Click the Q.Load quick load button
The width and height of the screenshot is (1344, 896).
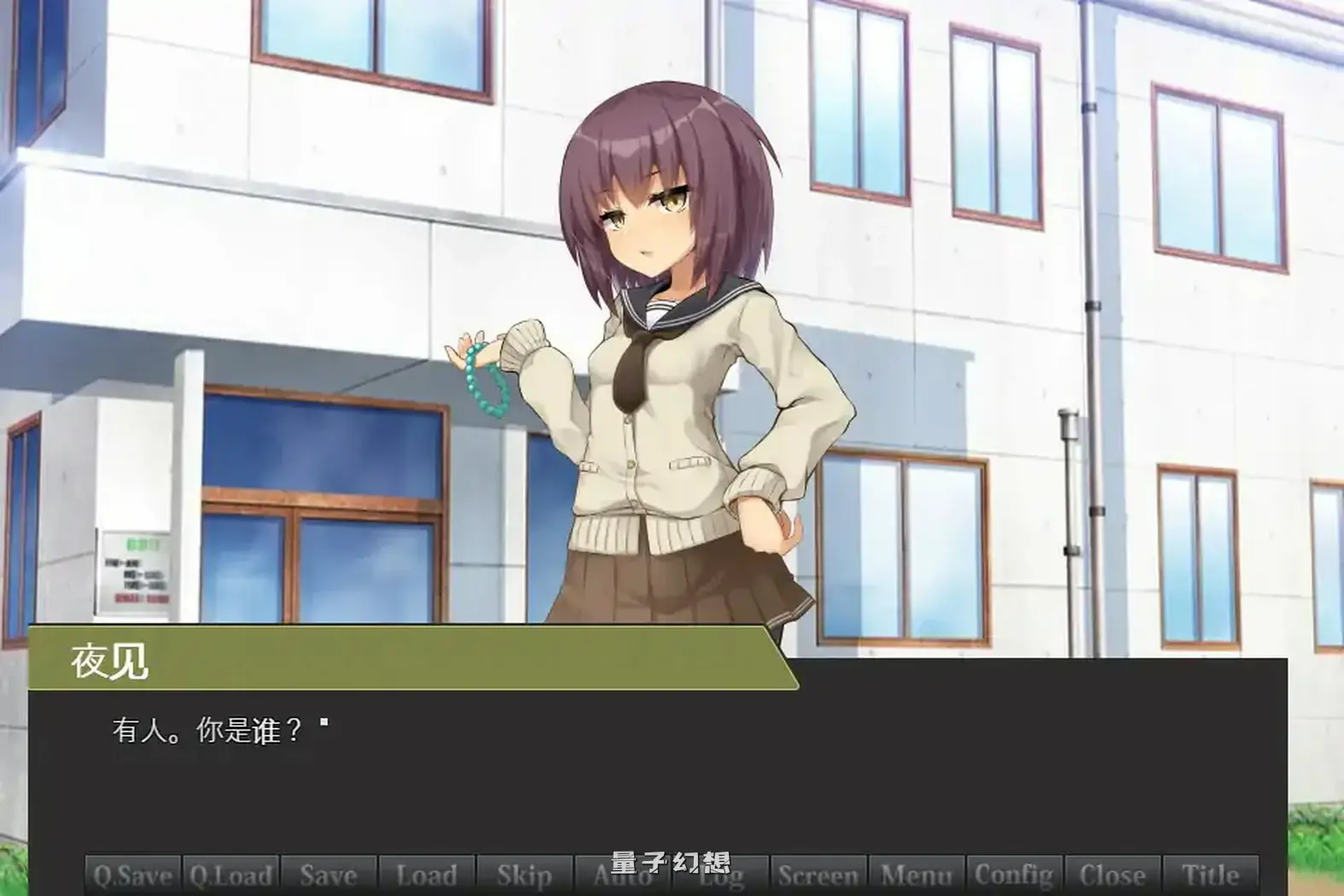[230, 876]
